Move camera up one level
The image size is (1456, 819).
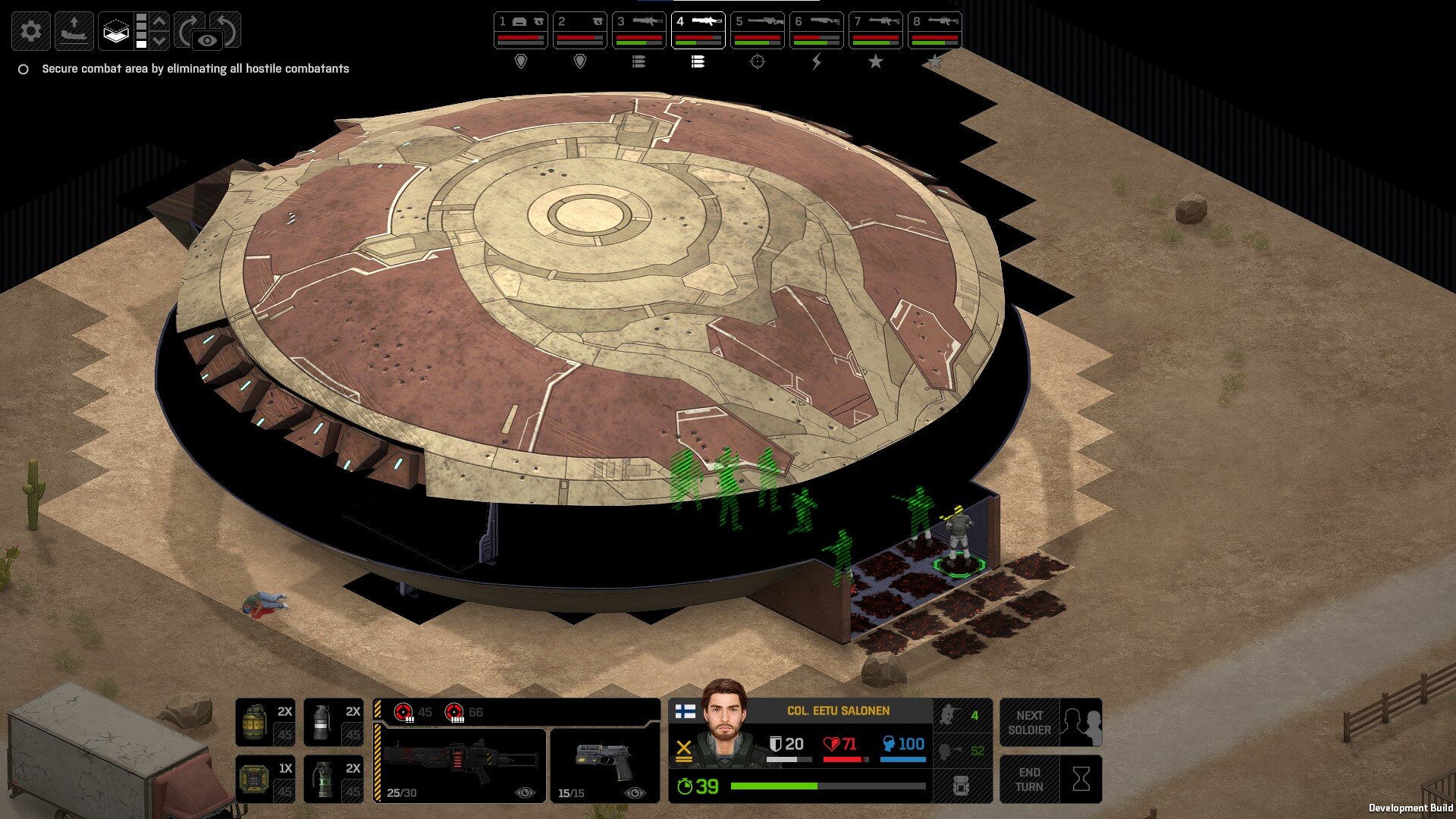coord(159,21)
